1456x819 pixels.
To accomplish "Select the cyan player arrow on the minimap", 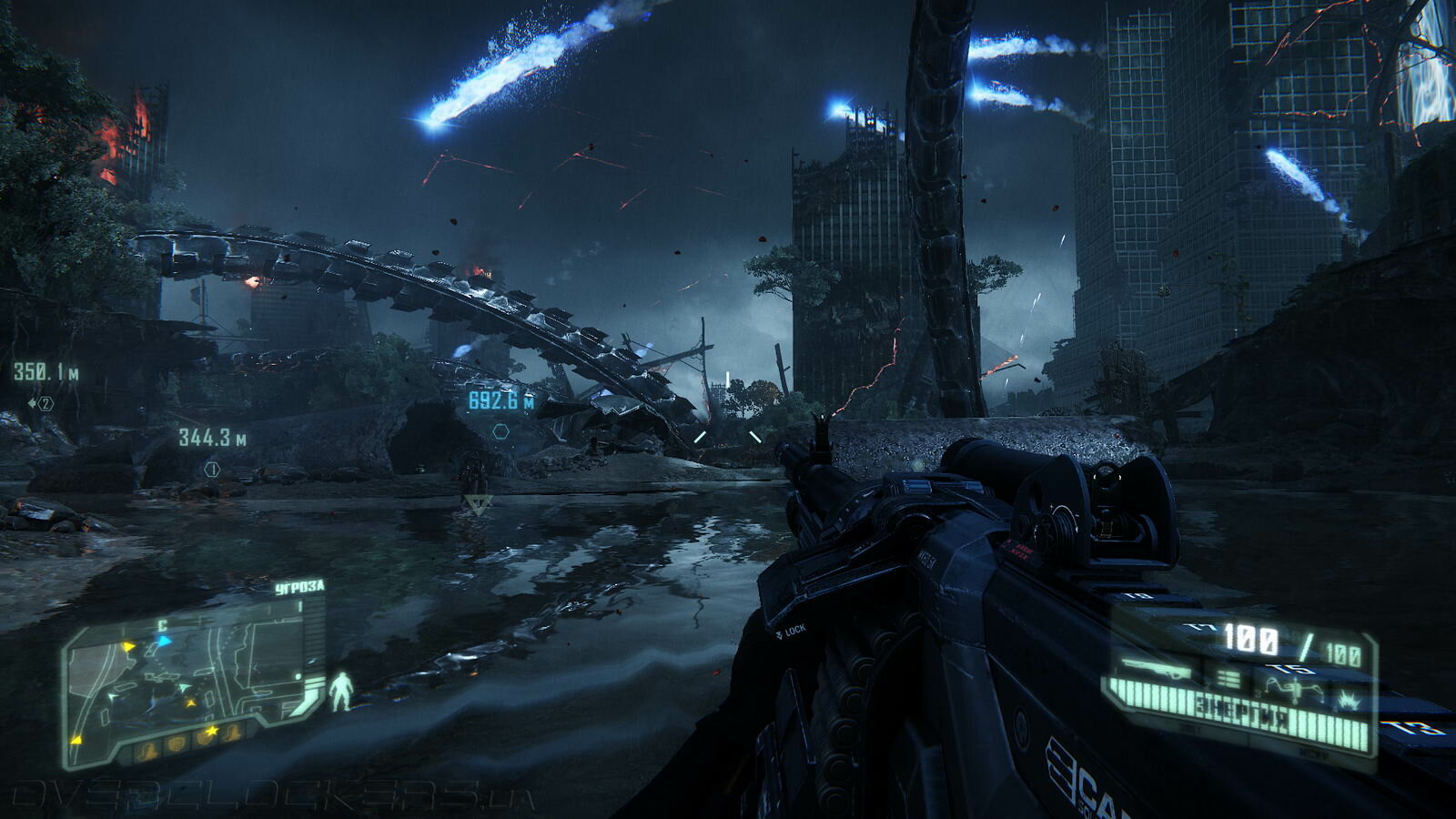I will (164, 642).
